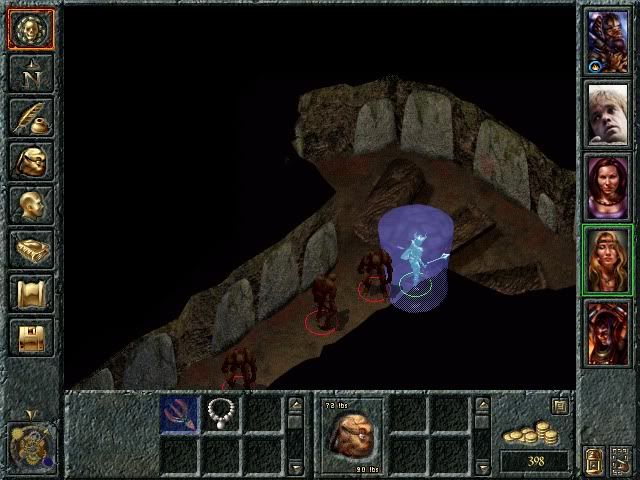Select the red horned helmet character portrait
Screen dimensions: 640x480
tap(607, 331)
